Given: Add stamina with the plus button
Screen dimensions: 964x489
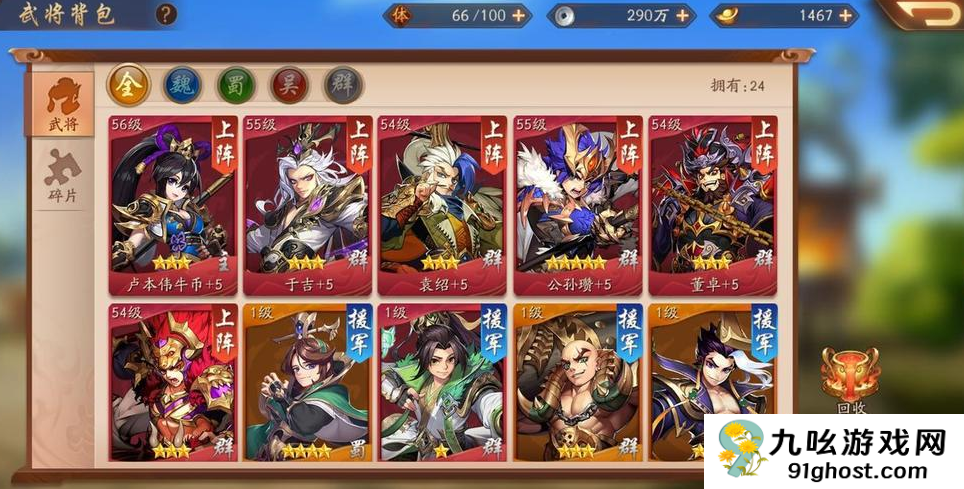Looking at the screenshot, I should point(518,15).
